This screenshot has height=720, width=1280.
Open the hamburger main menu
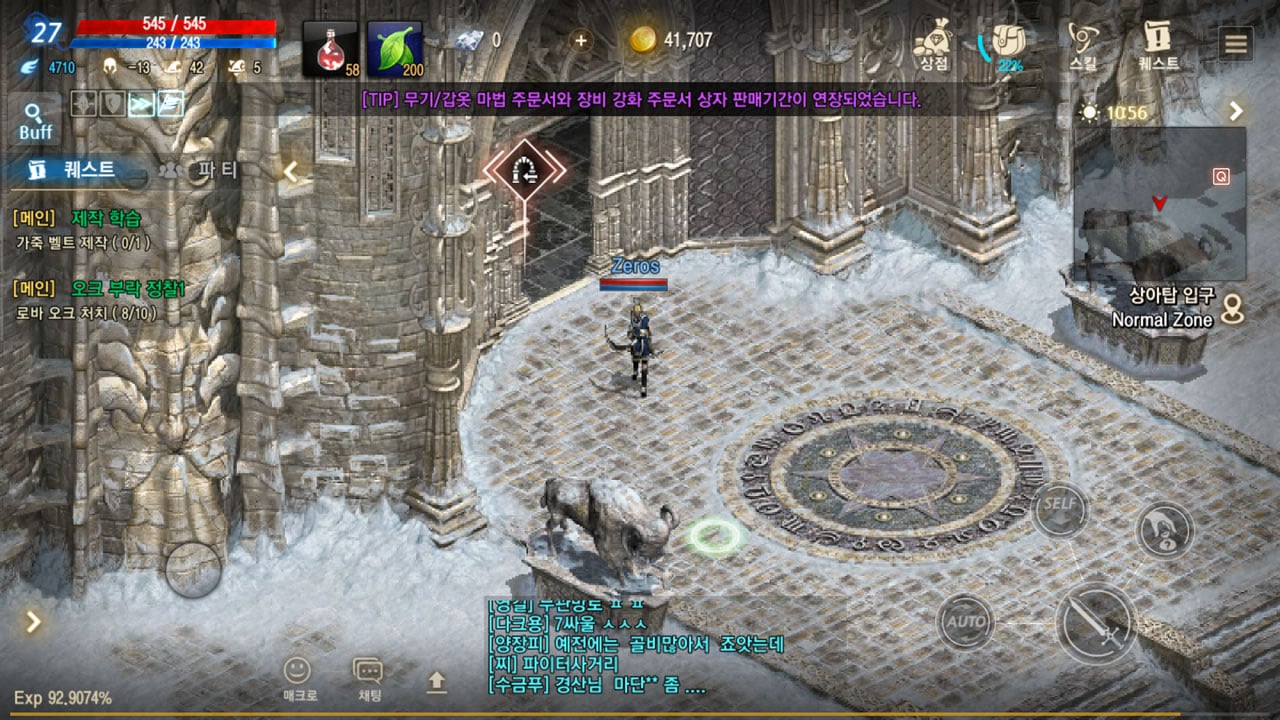tap(1236, 44)
